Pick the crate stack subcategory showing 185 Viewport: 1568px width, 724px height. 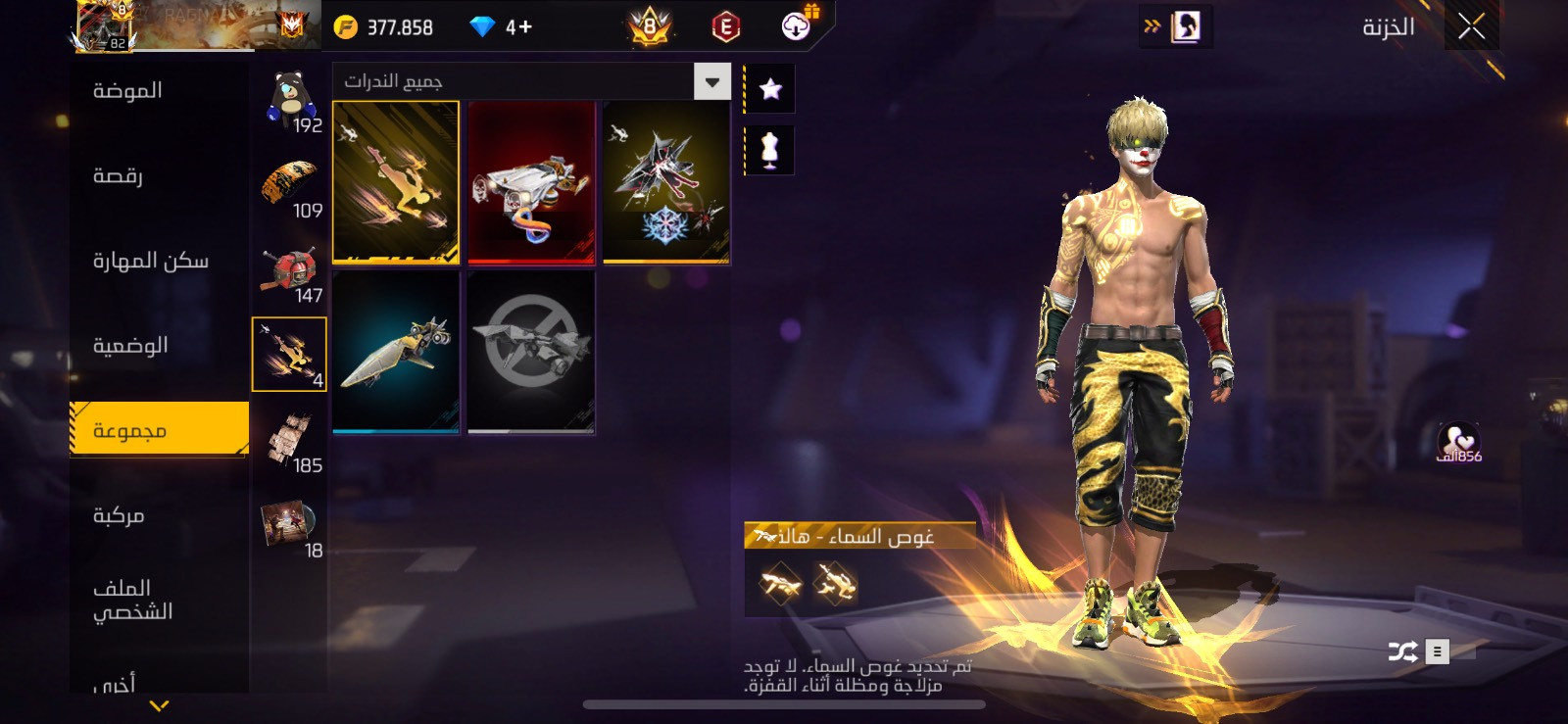[x=290, y=441]
